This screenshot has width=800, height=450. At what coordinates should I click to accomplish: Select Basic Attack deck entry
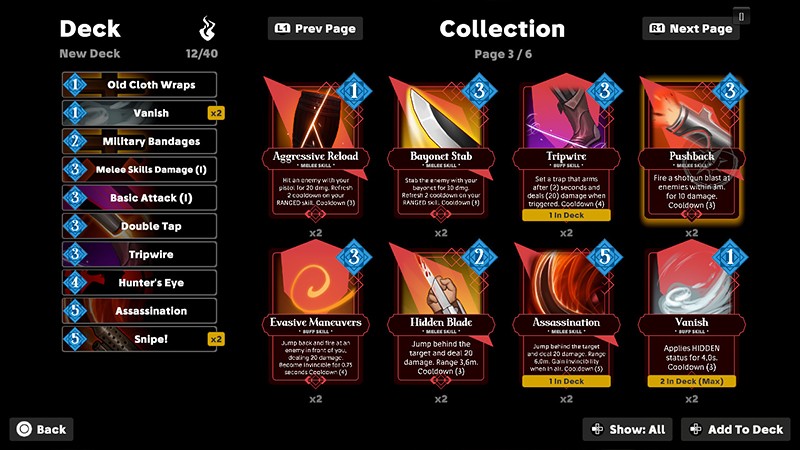click(140, 198)
